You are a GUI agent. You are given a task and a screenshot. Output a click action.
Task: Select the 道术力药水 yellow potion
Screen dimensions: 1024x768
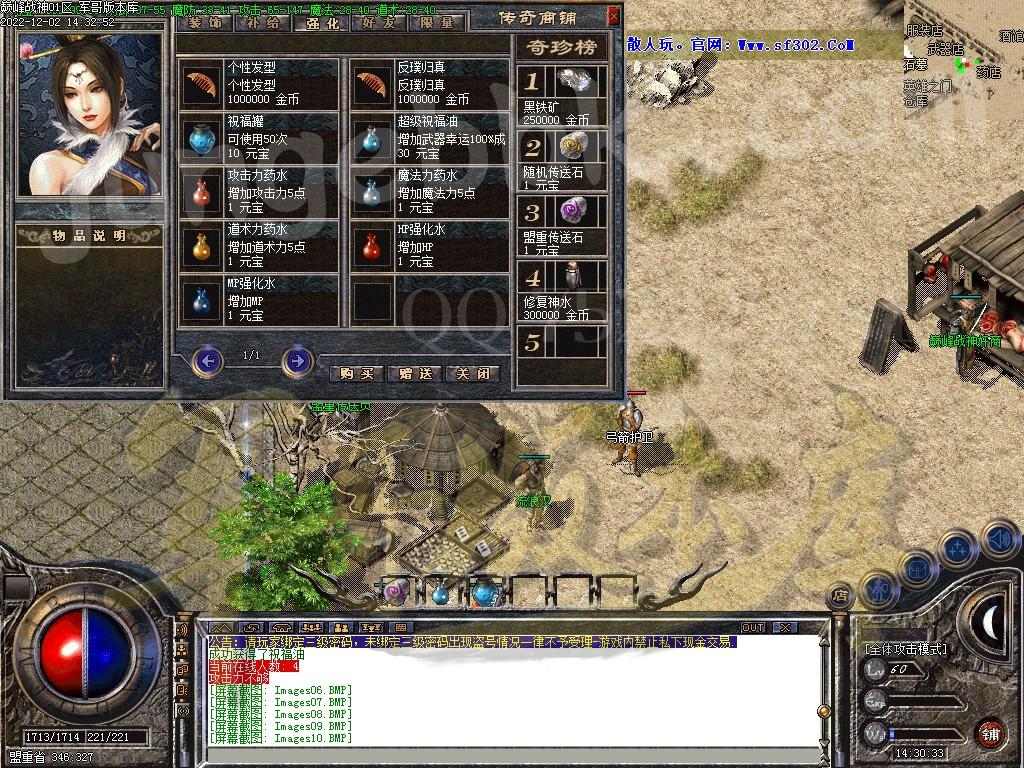click(x=203, y=245)
